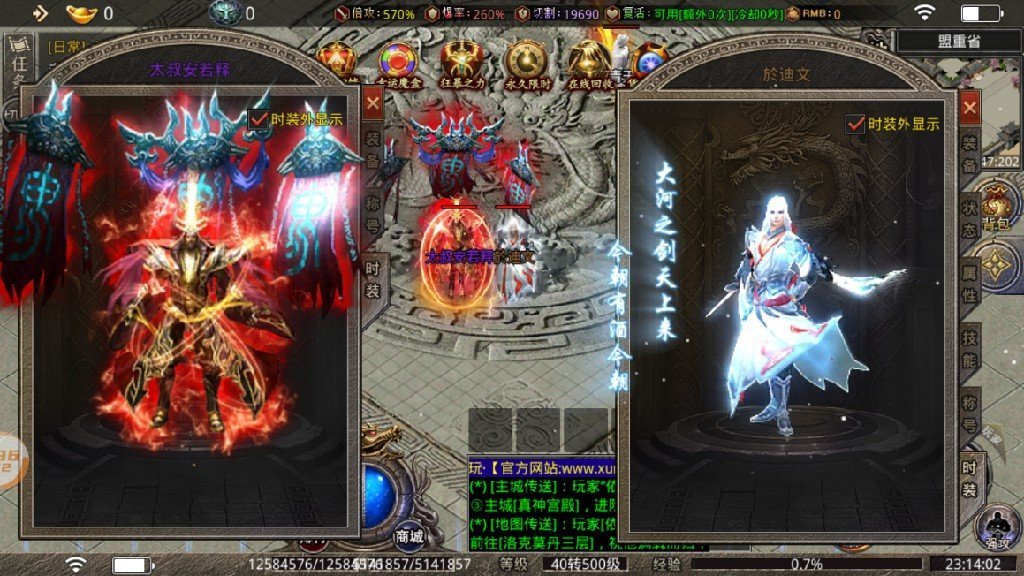The image size is (1024, 576).
Task: Toggle 时装外显示 checkbox in left panel
Action: (259, 118)
